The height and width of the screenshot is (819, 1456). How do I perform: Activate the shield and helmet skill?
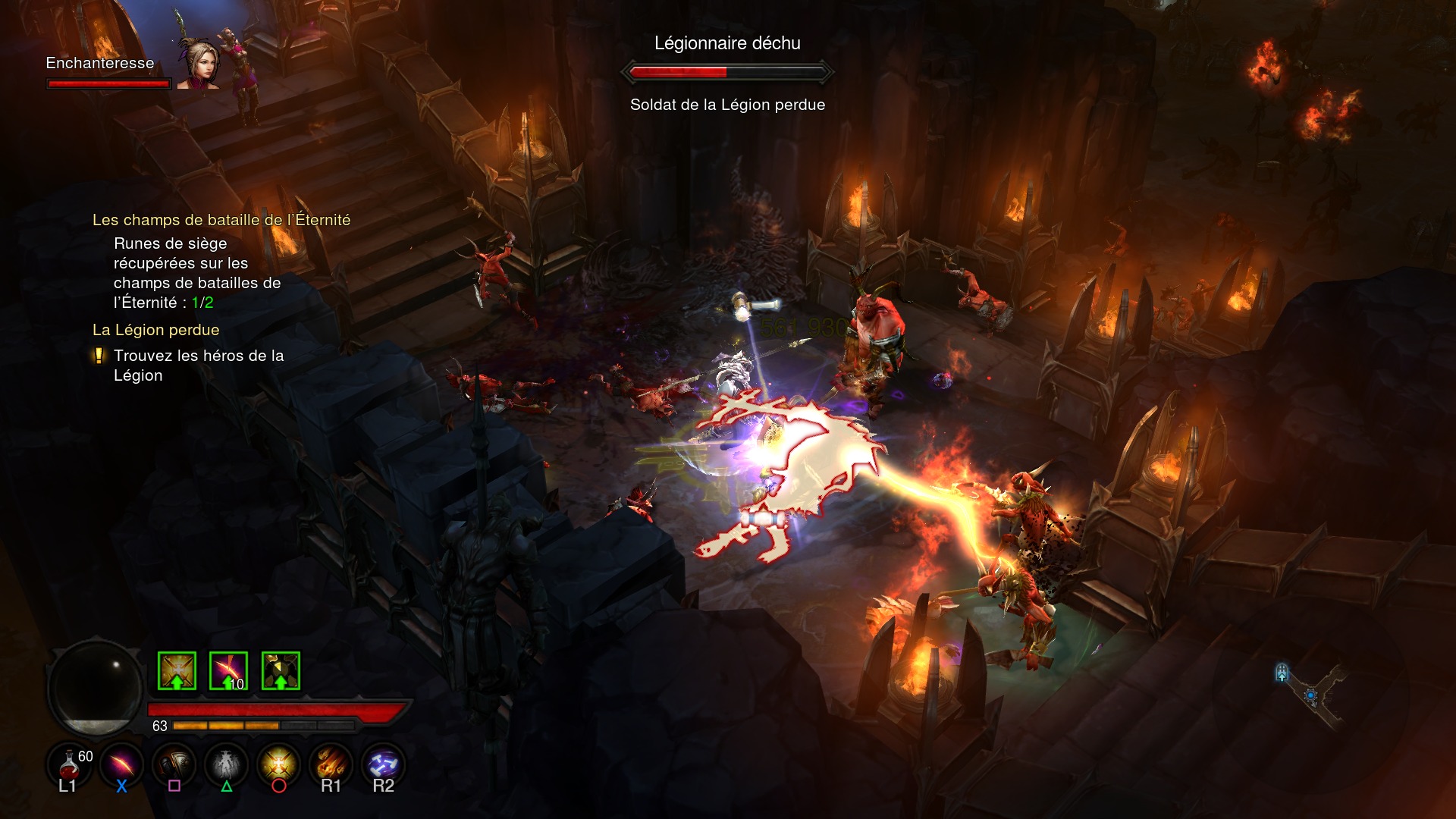tap(174, 763)
